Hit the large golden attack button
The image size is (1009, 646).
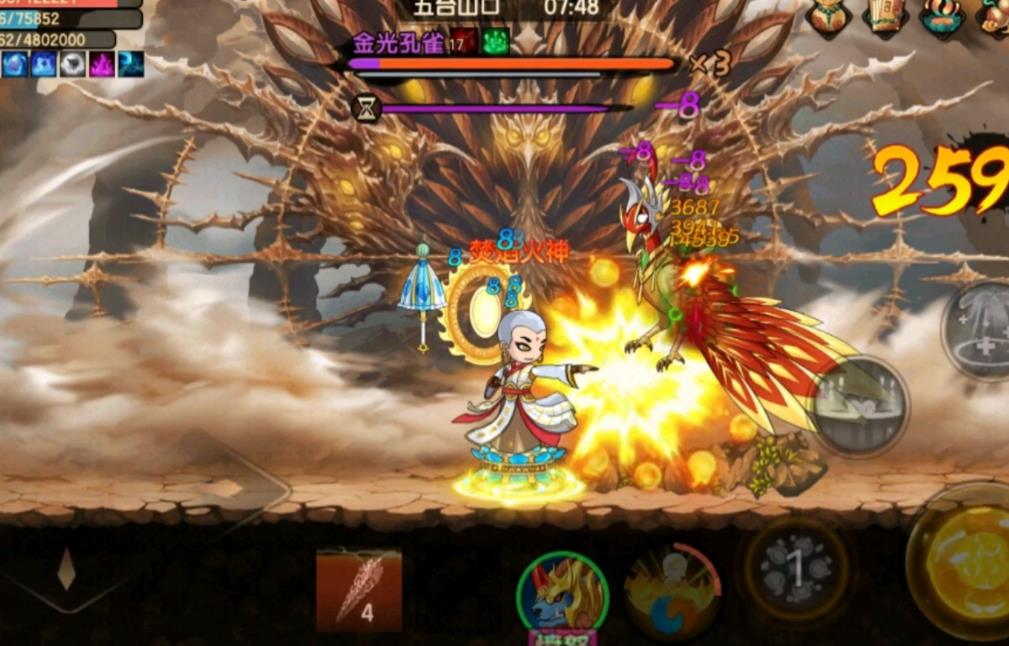[965, 562]
